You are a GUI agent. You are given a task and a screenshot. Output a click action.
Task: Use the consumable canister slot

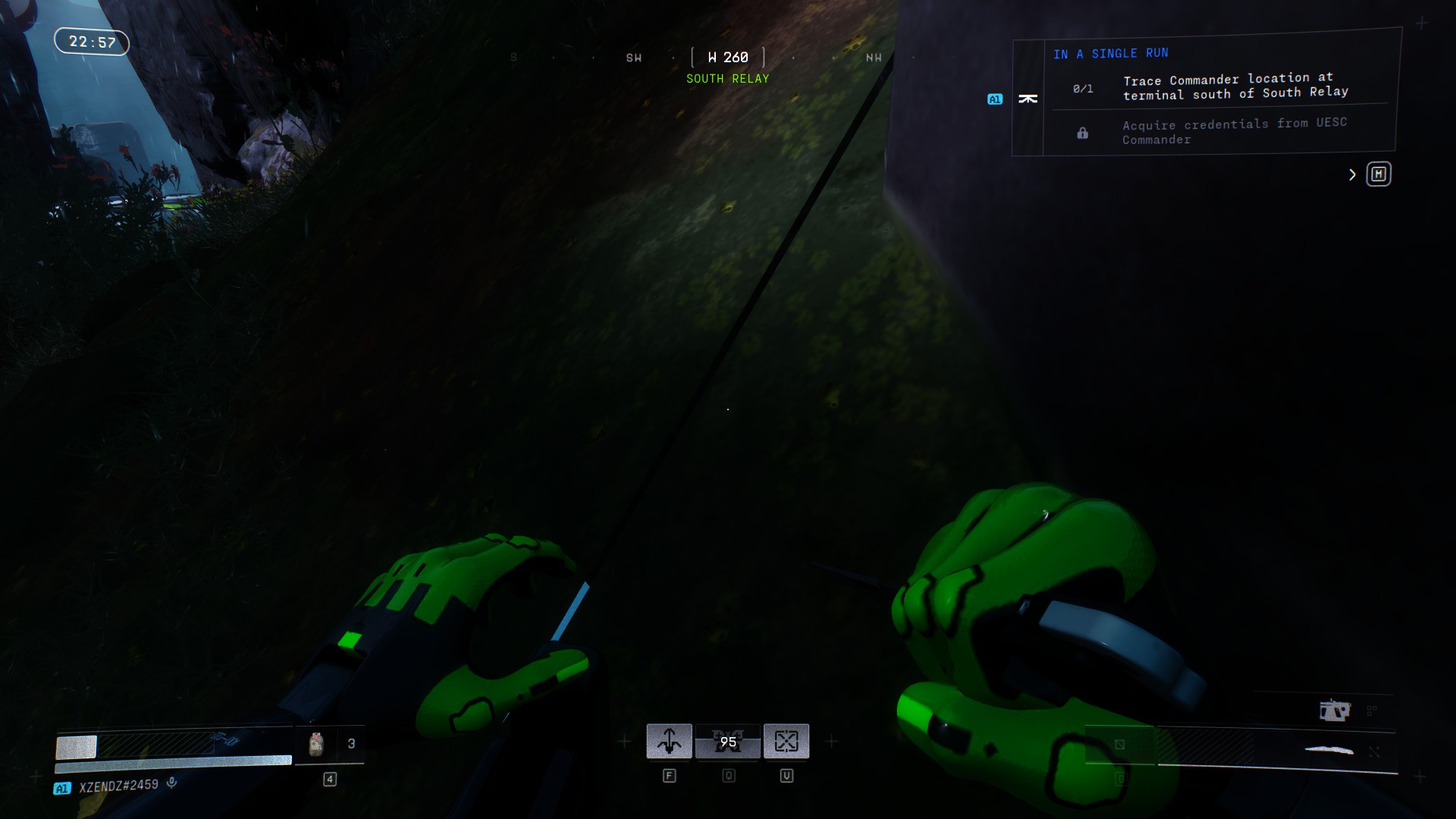coord(316,744)
